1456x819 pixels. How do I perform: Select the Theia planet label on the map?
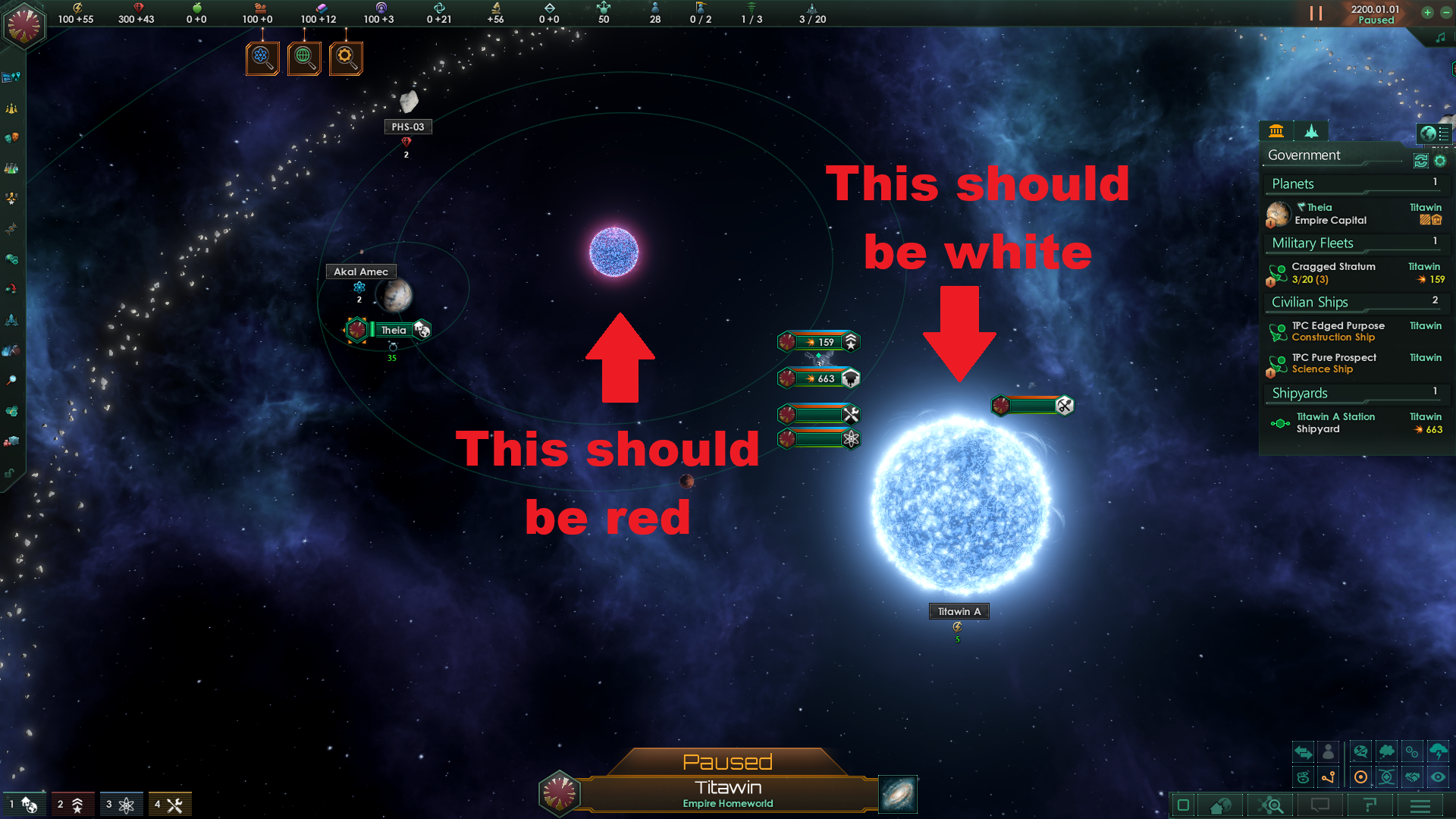tap(393, 330)
